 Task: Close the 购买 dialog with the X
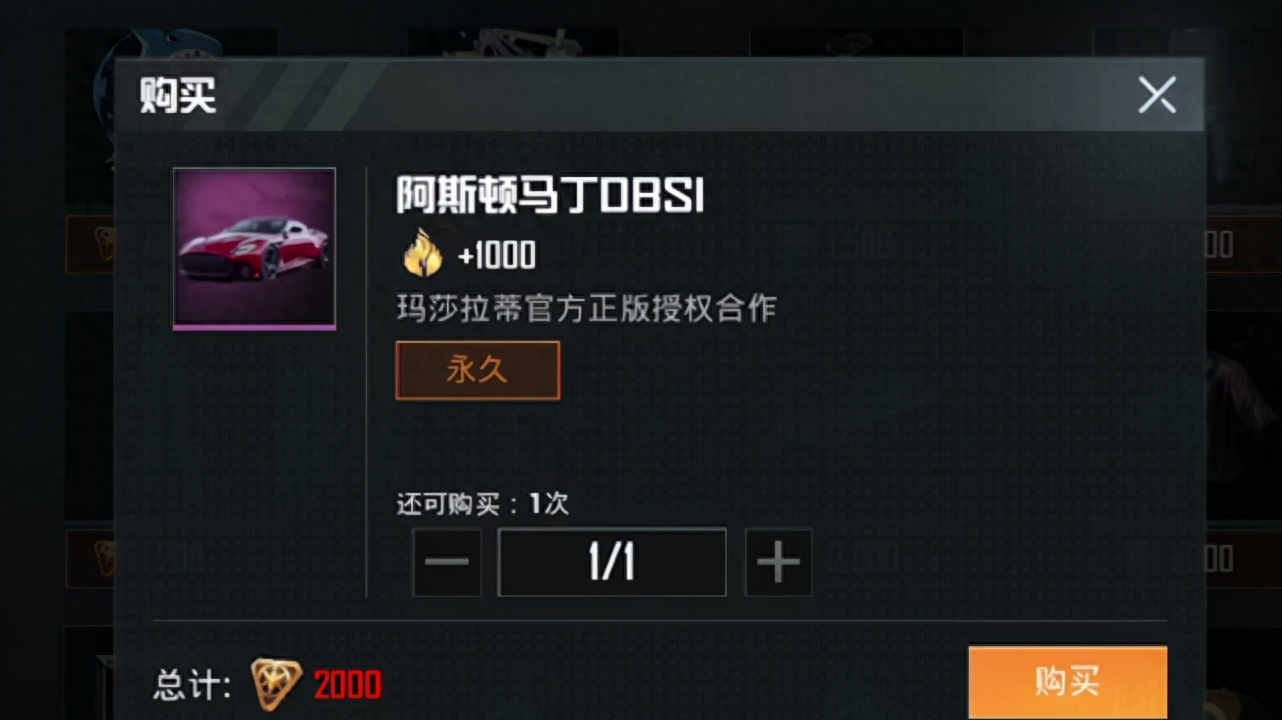coord(1157,95)
